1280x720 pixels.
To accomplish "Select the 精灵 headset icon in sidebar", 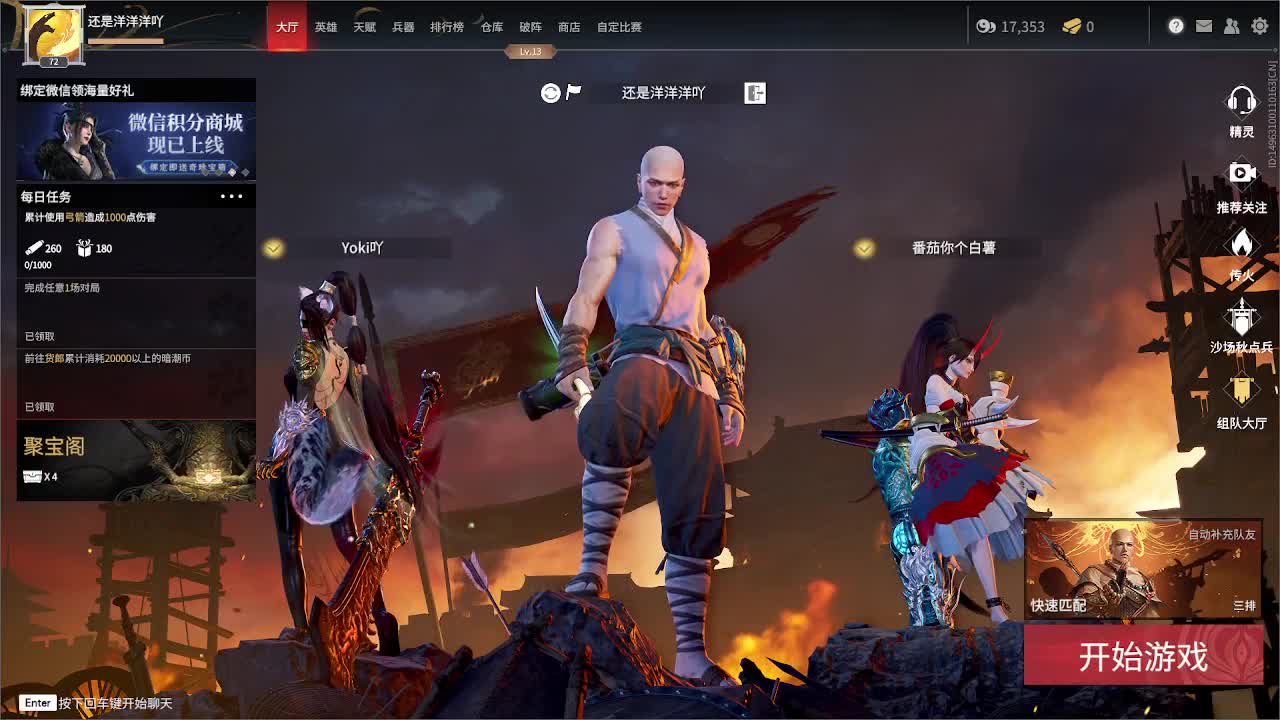I will (x=1240, y=100).
